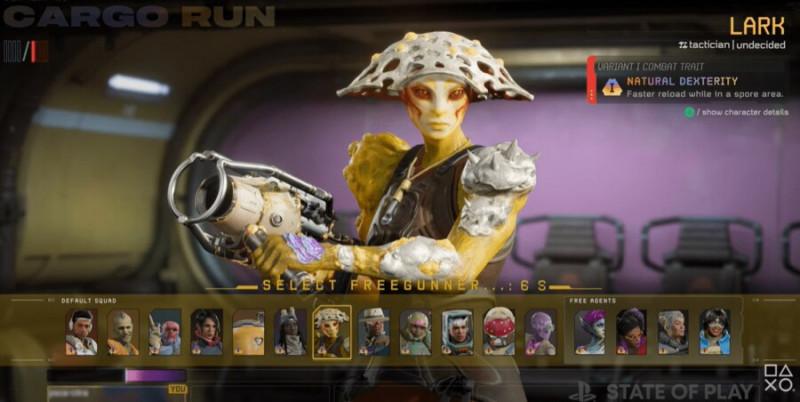Screen dimensions: 800x402
Task: Select the red spotted mushroom-cap character
Action: [x=499, y=332]
